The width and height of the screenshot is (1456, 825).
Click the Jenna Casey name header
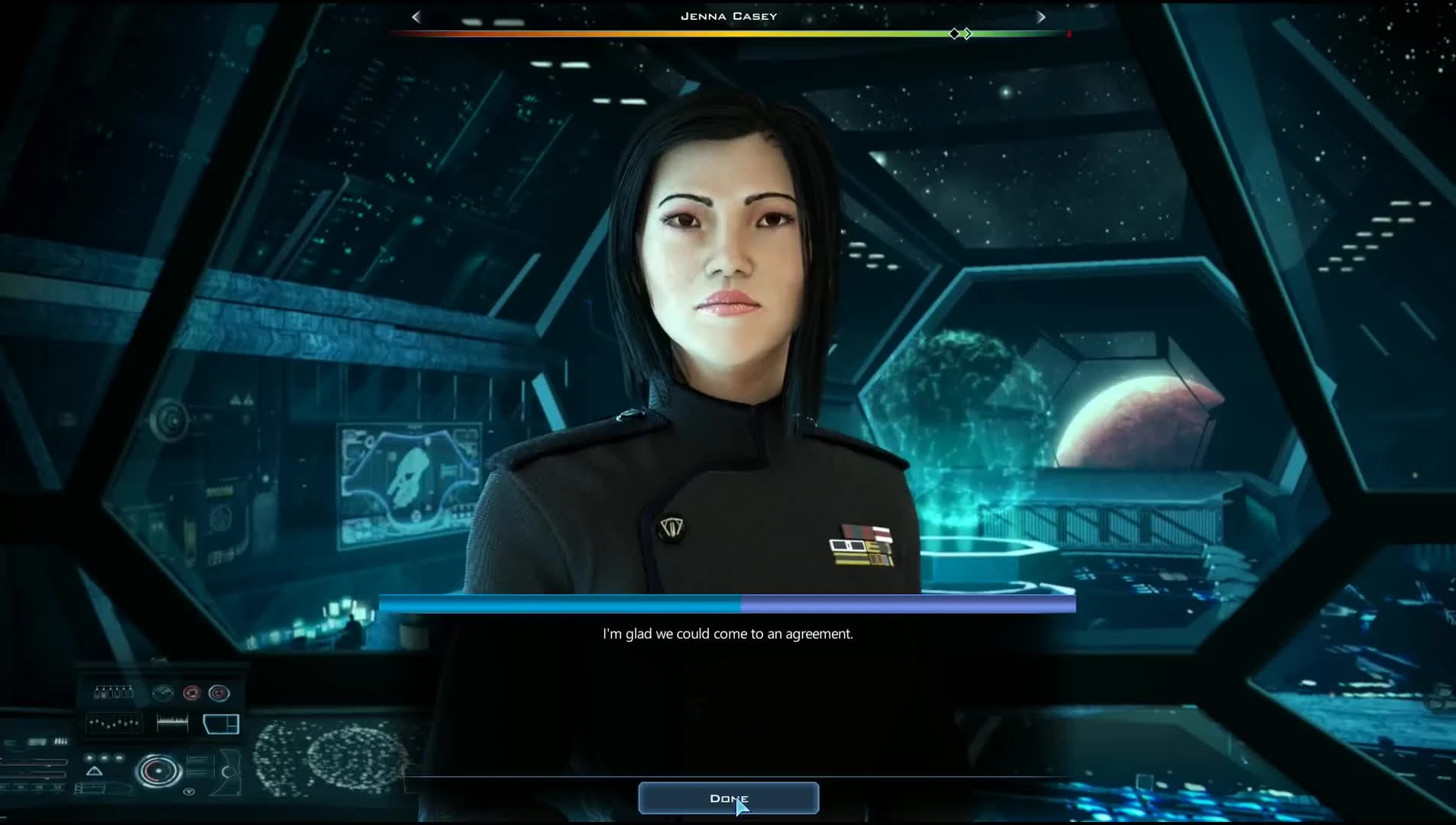coord(728,15)
